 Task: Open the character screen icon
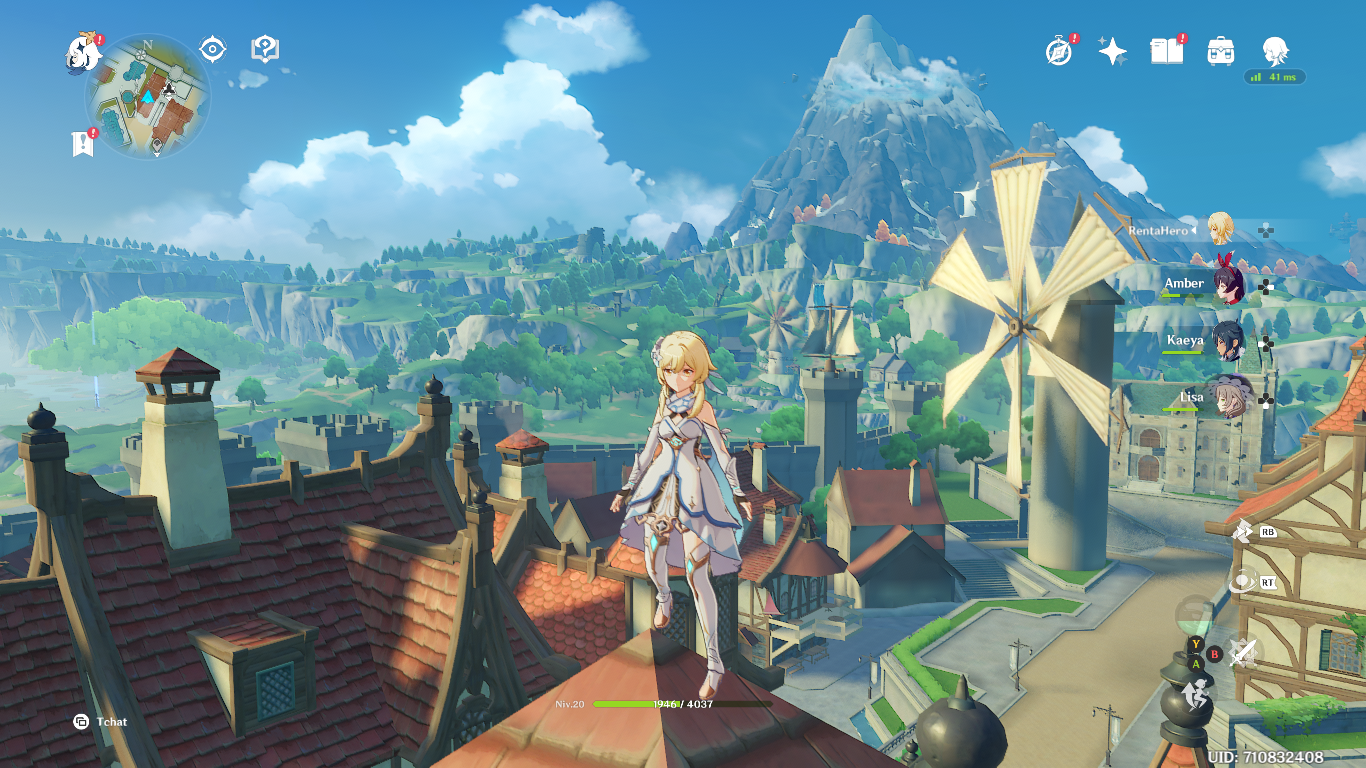[1274, 50]
